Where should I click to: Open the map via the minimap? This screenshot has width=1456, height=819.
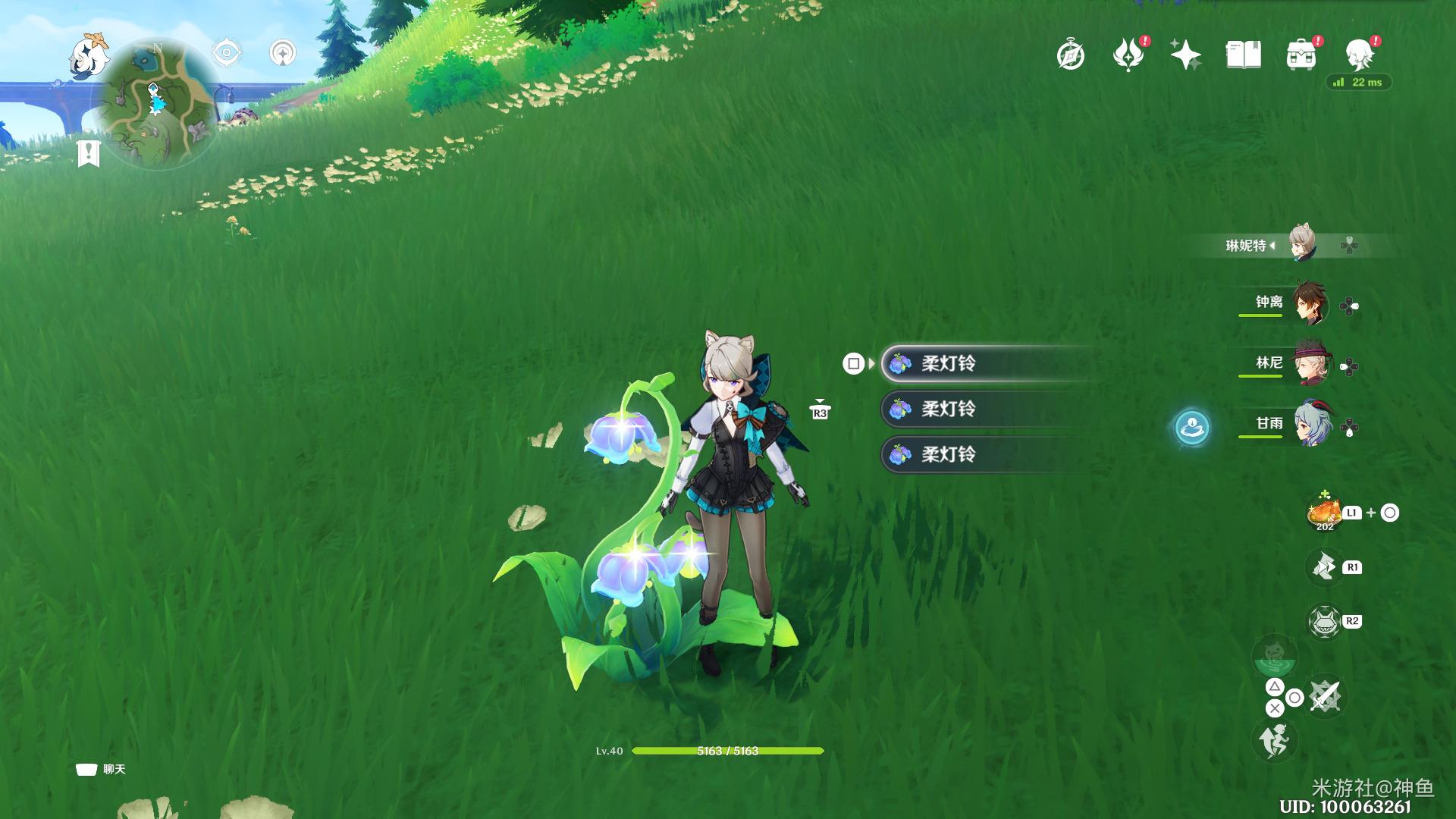pos(155,104)
